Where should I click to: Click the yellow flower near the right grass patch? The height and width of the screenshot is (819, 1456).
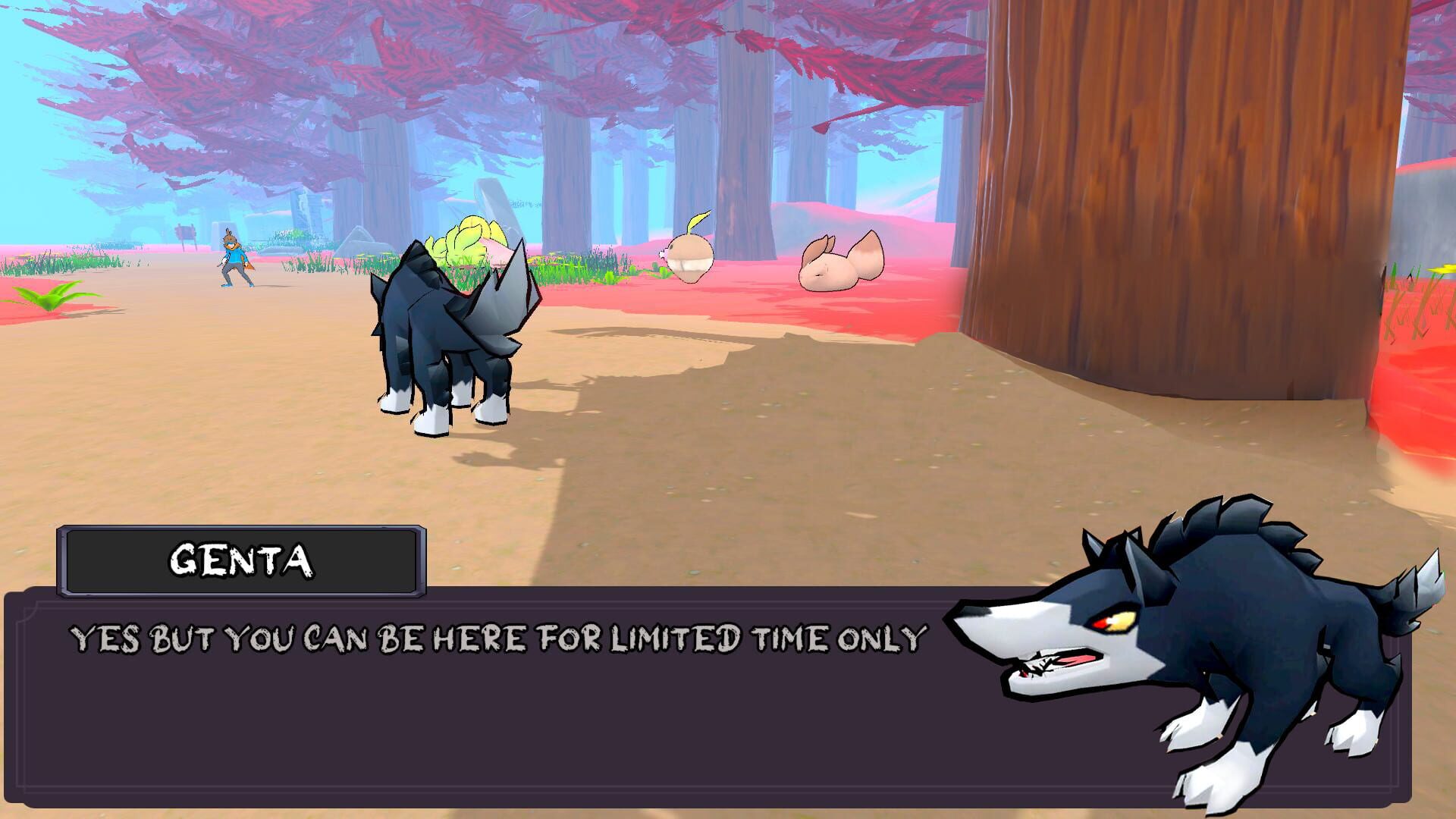coord(1445,269)
